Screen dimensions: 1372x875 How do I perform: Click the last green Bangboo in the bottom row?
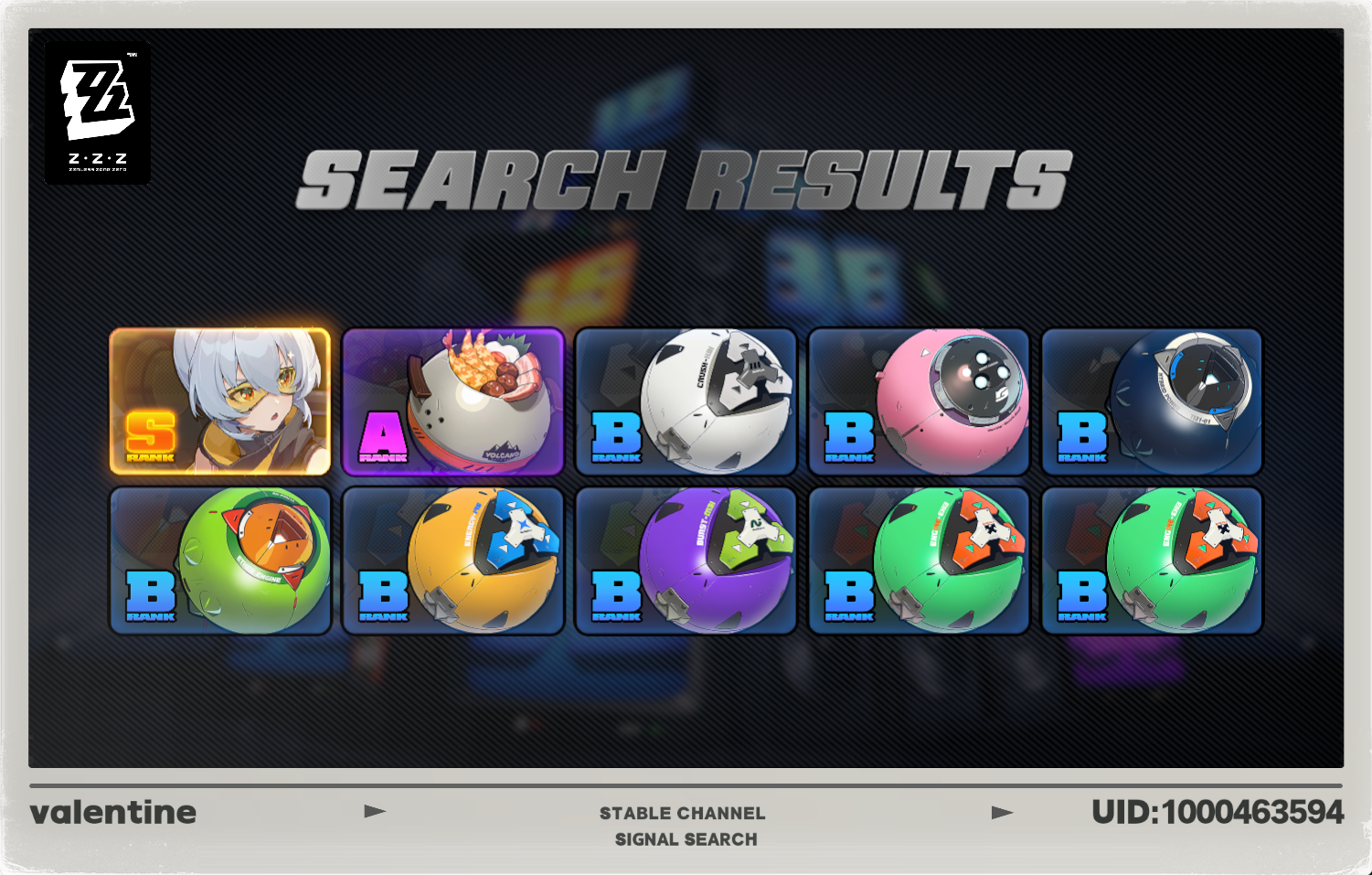1151,560
